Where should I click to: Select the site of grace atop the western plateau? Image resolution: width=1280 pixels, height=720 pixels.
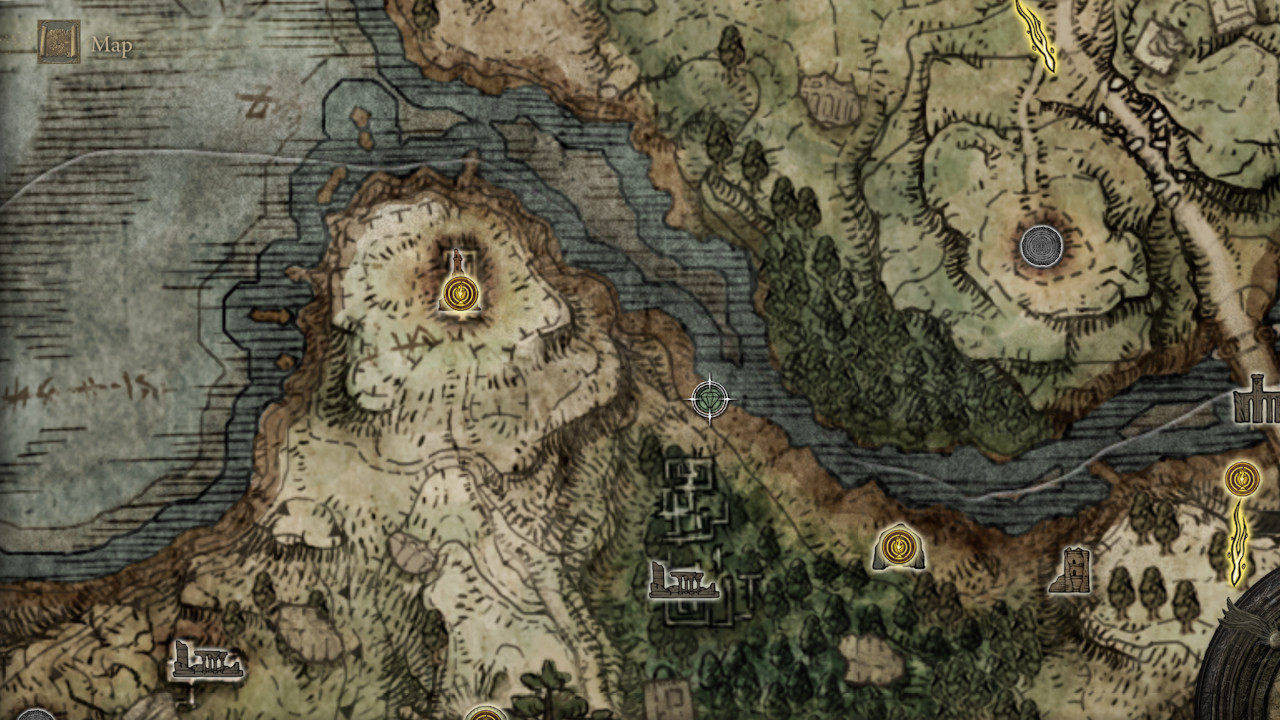pos(460,293)
